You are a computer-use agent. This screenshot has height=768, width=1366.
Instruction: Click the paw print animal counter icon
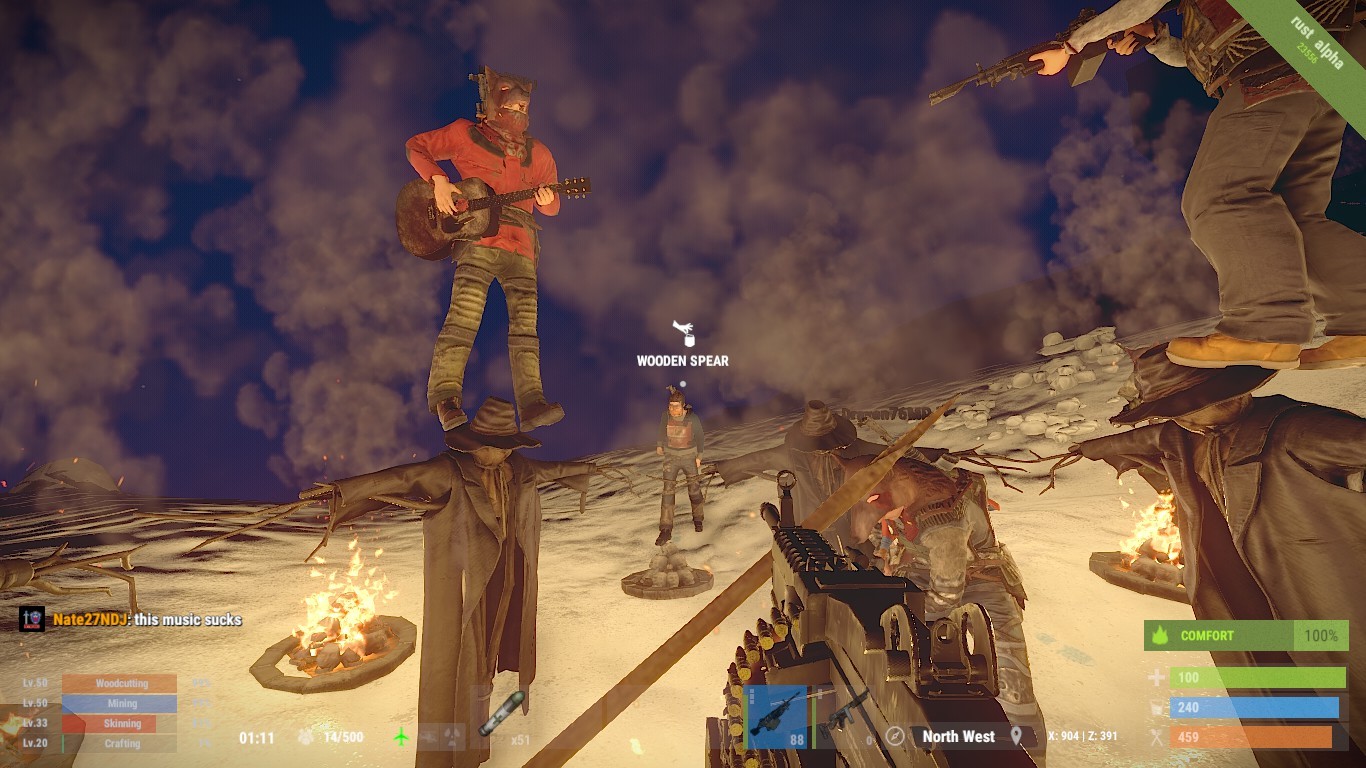(x=307, y=737)
